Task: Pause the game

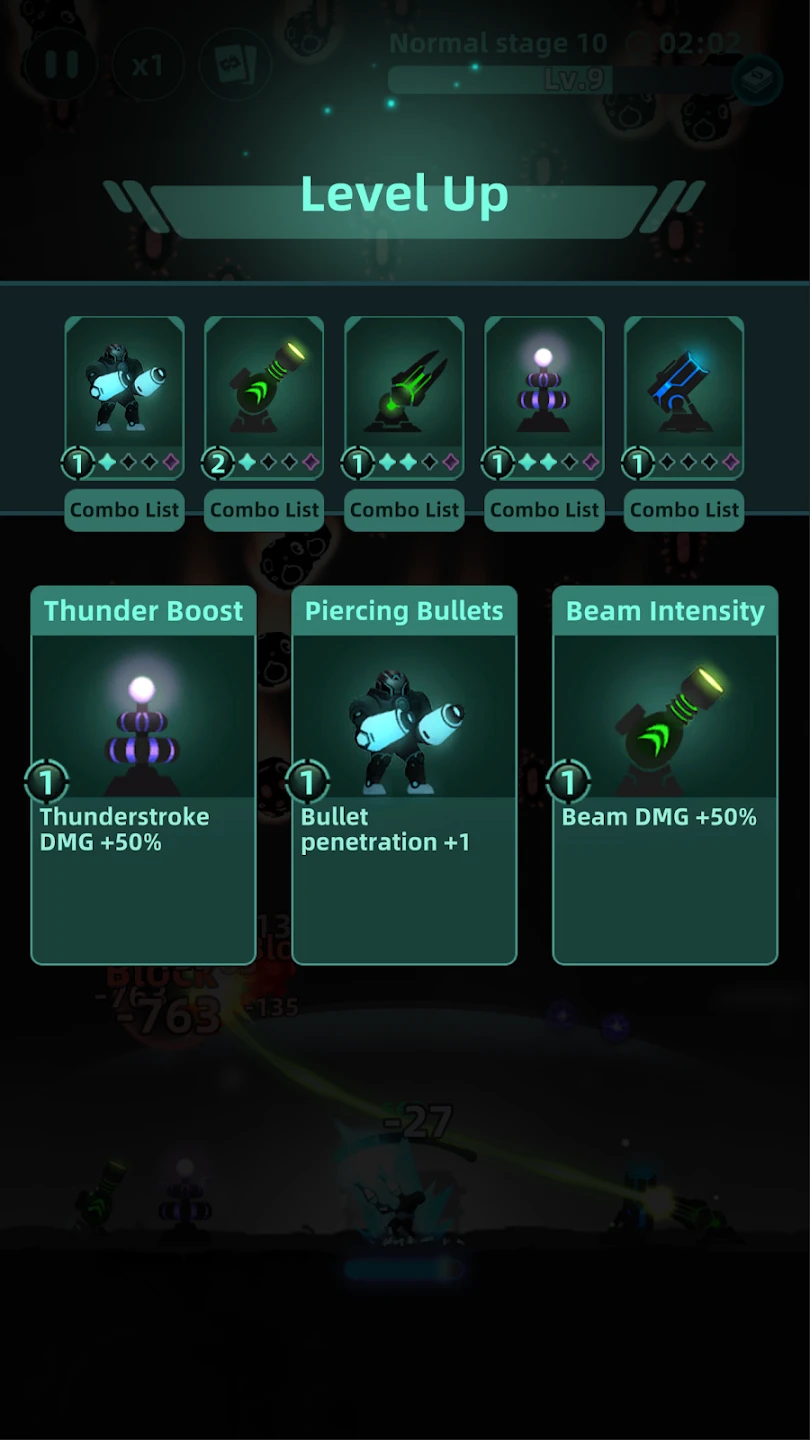Action: click(61, 65)
